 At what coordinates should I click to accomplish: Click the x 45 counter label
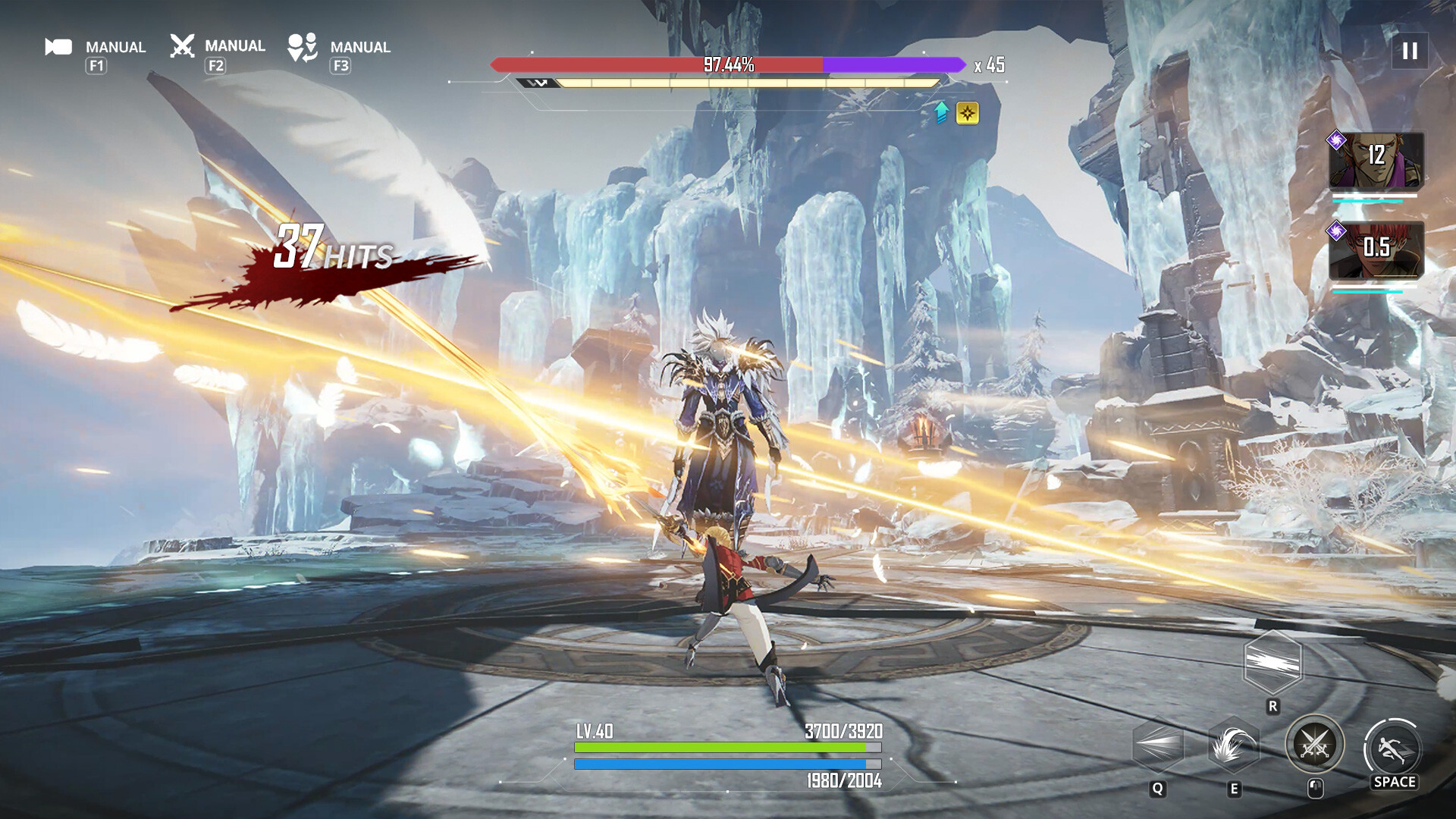(991, 67)
